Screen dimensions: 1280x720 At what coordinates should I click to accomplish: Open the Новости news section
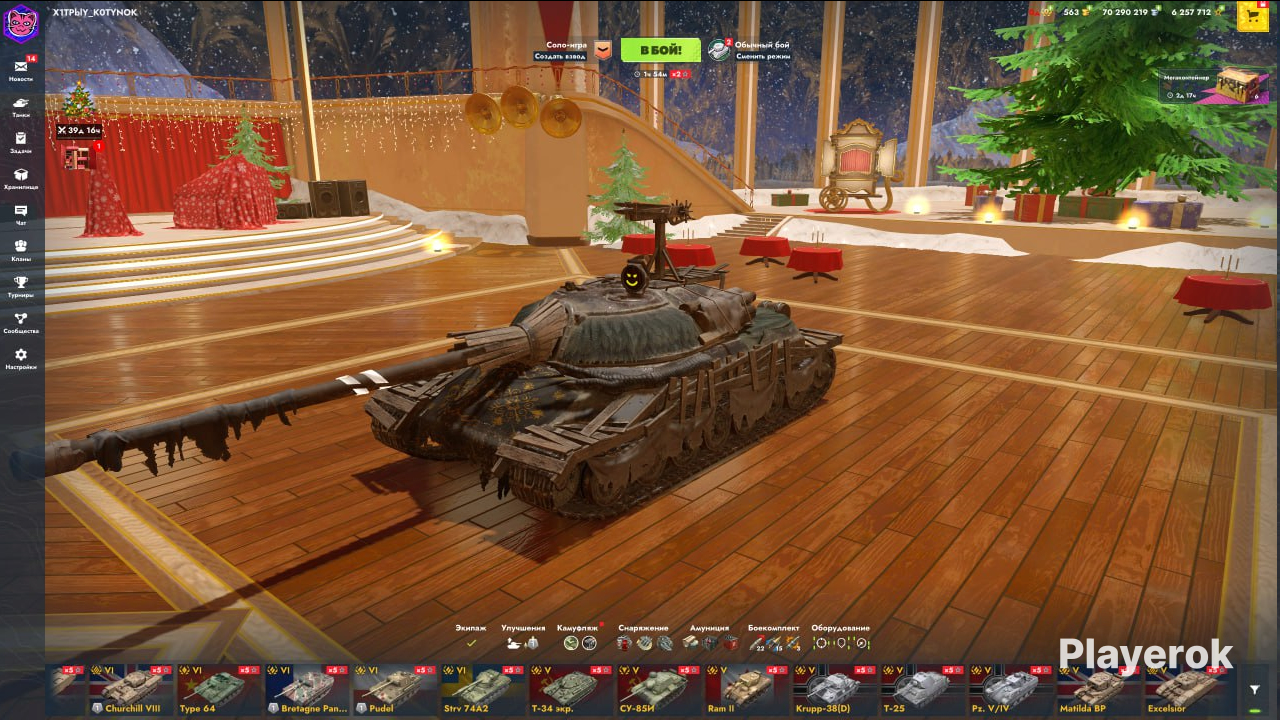pyautogui.click(x=21, y=70)
